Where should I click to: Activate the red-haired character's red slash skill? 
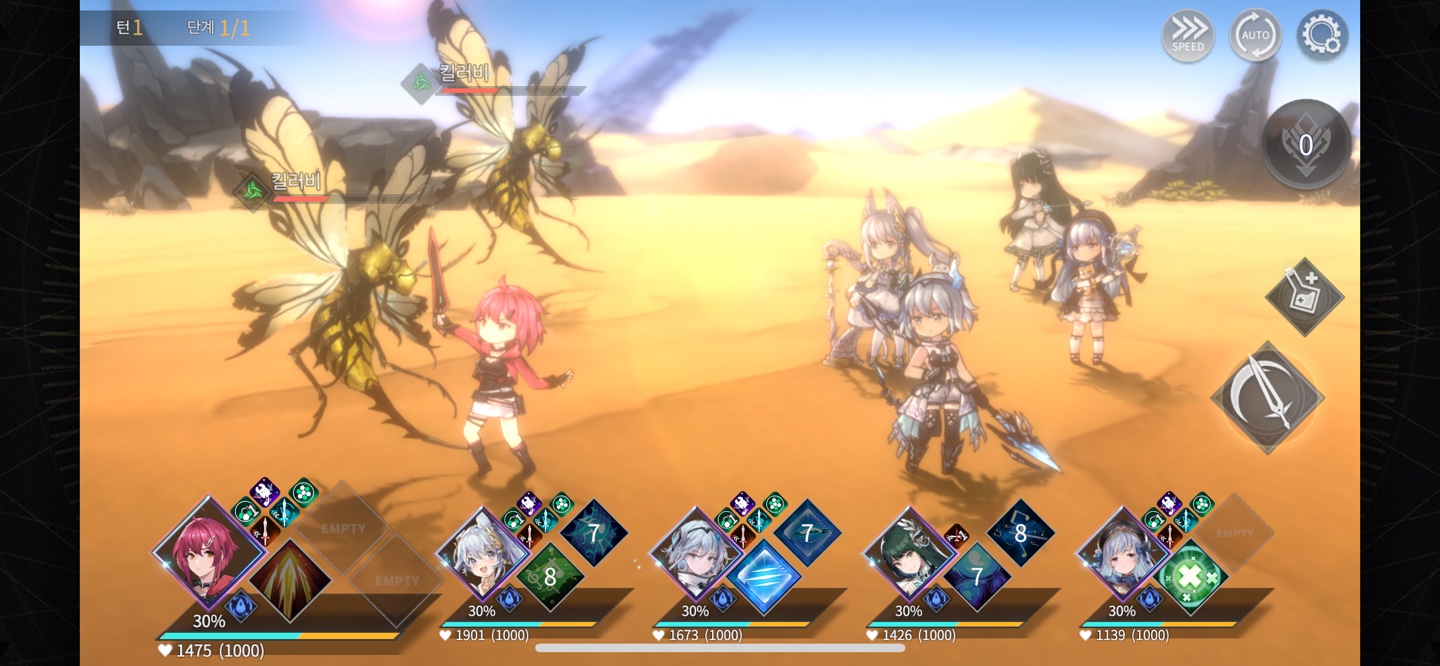[290, 580]
